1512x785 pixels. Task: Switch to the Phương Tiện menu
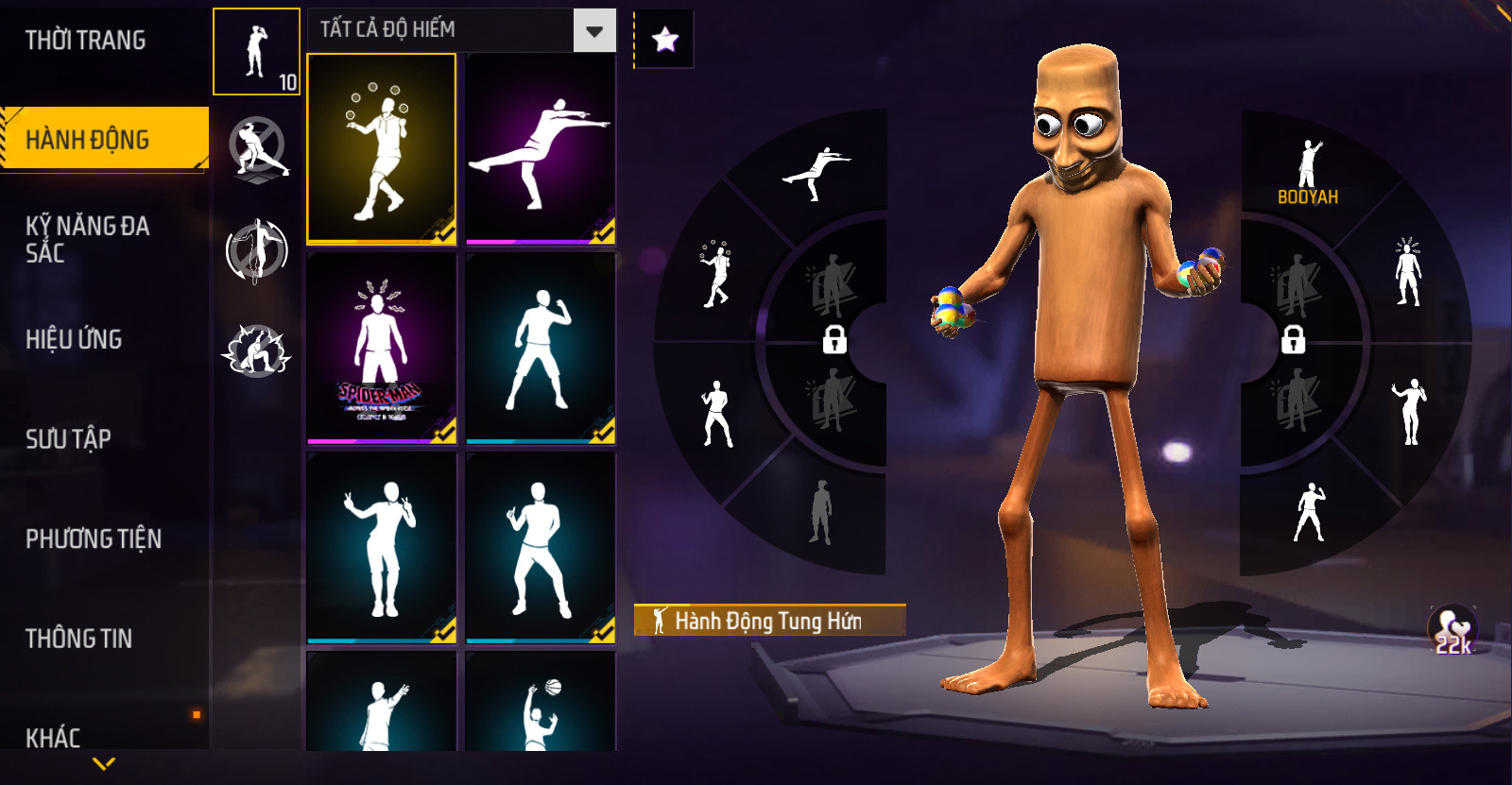coord(94,539)
